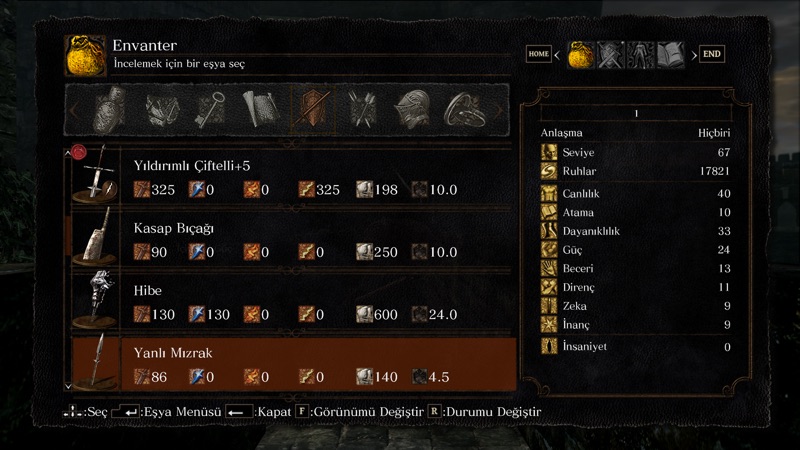The height and width of the screenshot is (450, 800).
Task: Switch to the crossed-swords equipment menu
Action: point(610,54)
